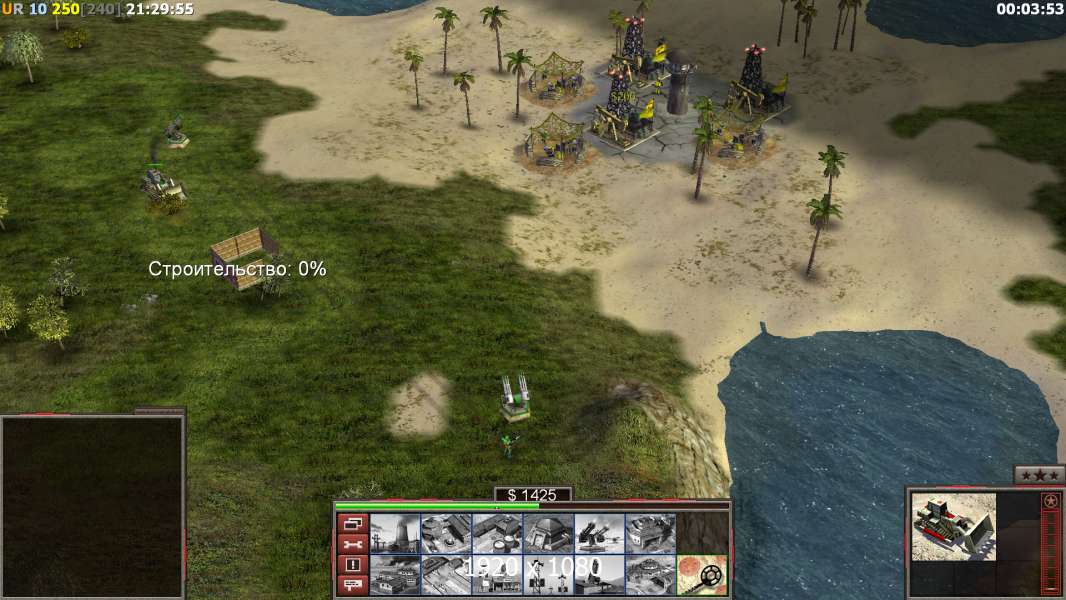Select the Airfield runway build icon

[446, 575]
